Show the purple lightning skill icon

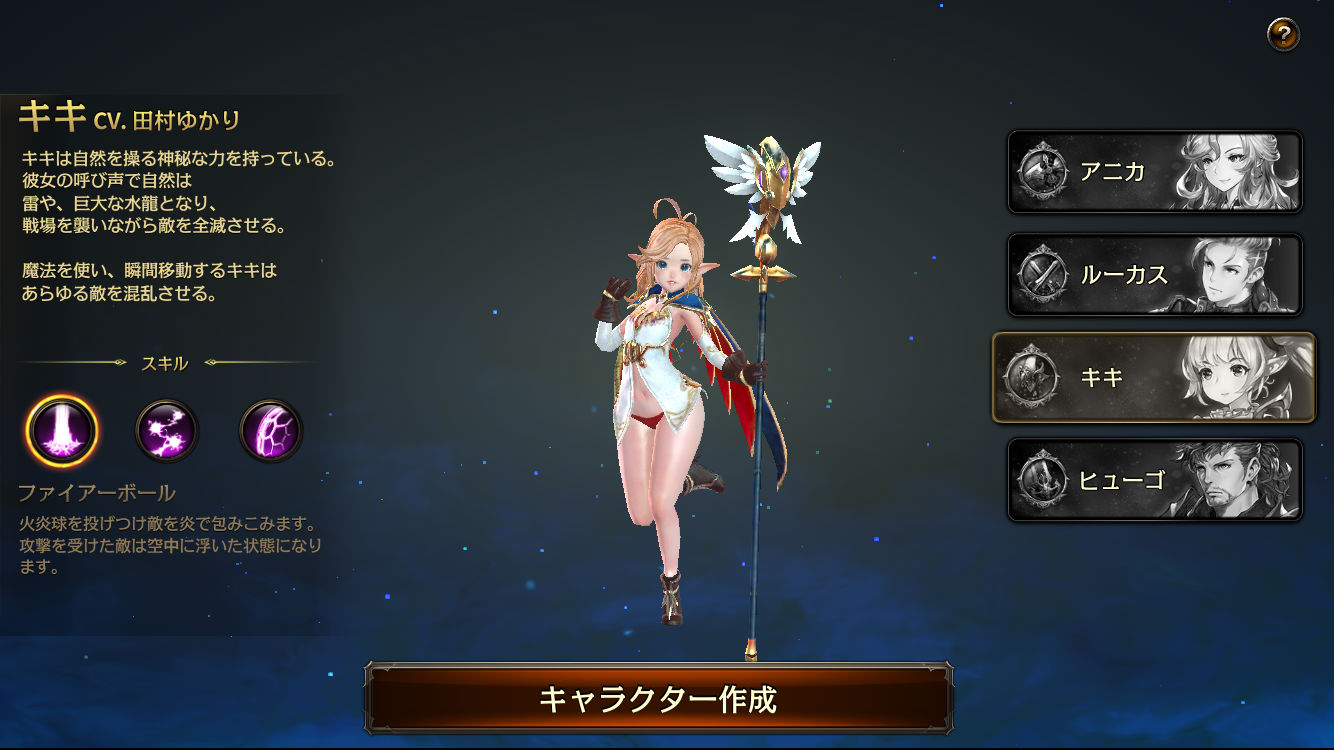(167, 431)
